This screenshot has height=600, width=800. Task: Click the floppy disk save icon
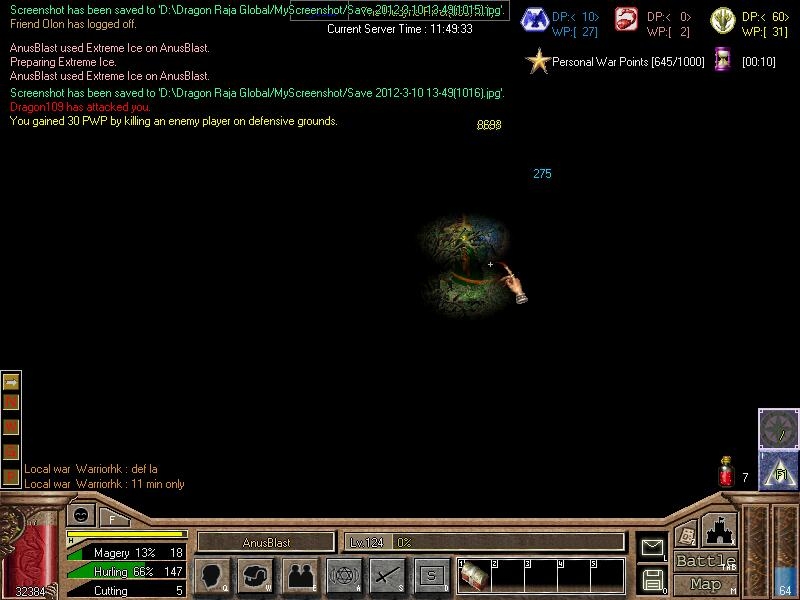pyautogui.click(x=652, y=578)
